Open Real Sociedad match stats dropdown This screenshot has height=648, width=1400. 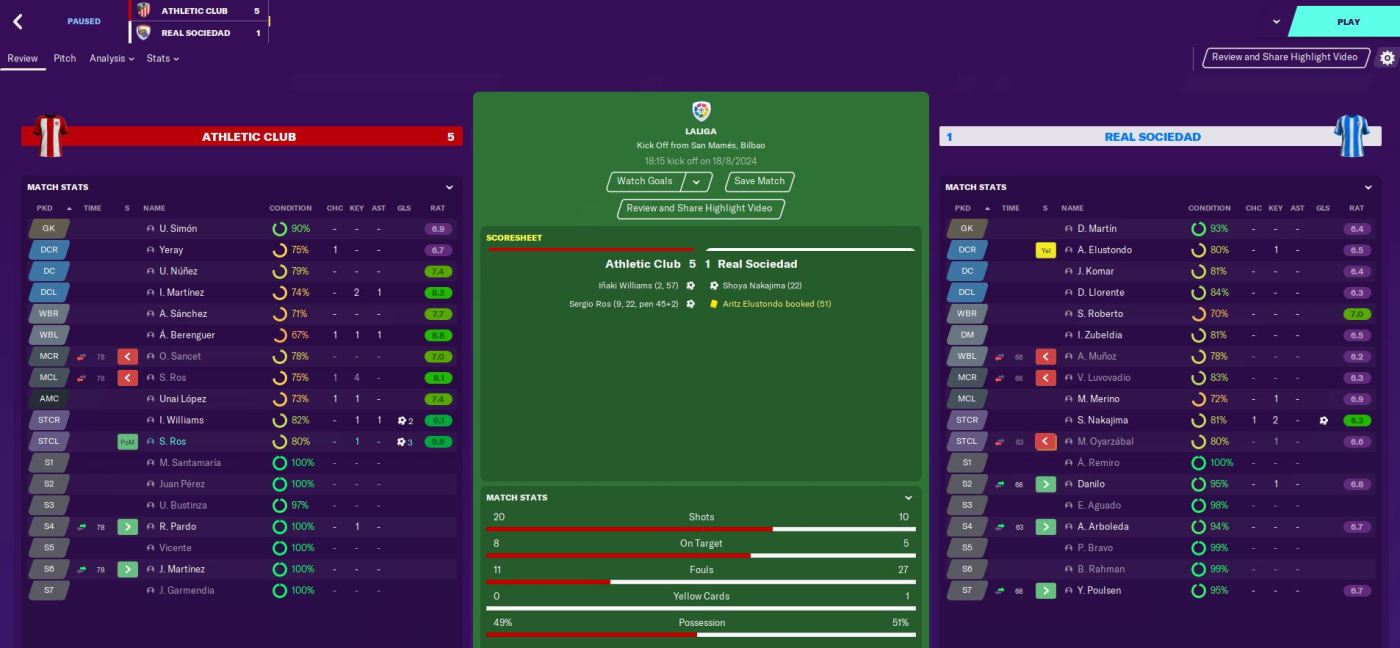(1368, 187)
